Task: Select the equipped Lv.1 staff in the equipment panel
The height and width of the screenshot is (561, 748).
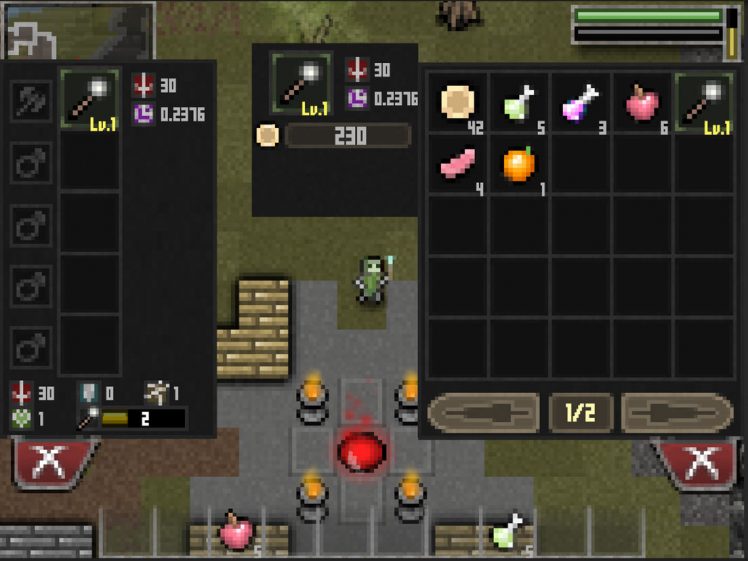Action: (x=89, y=100)
